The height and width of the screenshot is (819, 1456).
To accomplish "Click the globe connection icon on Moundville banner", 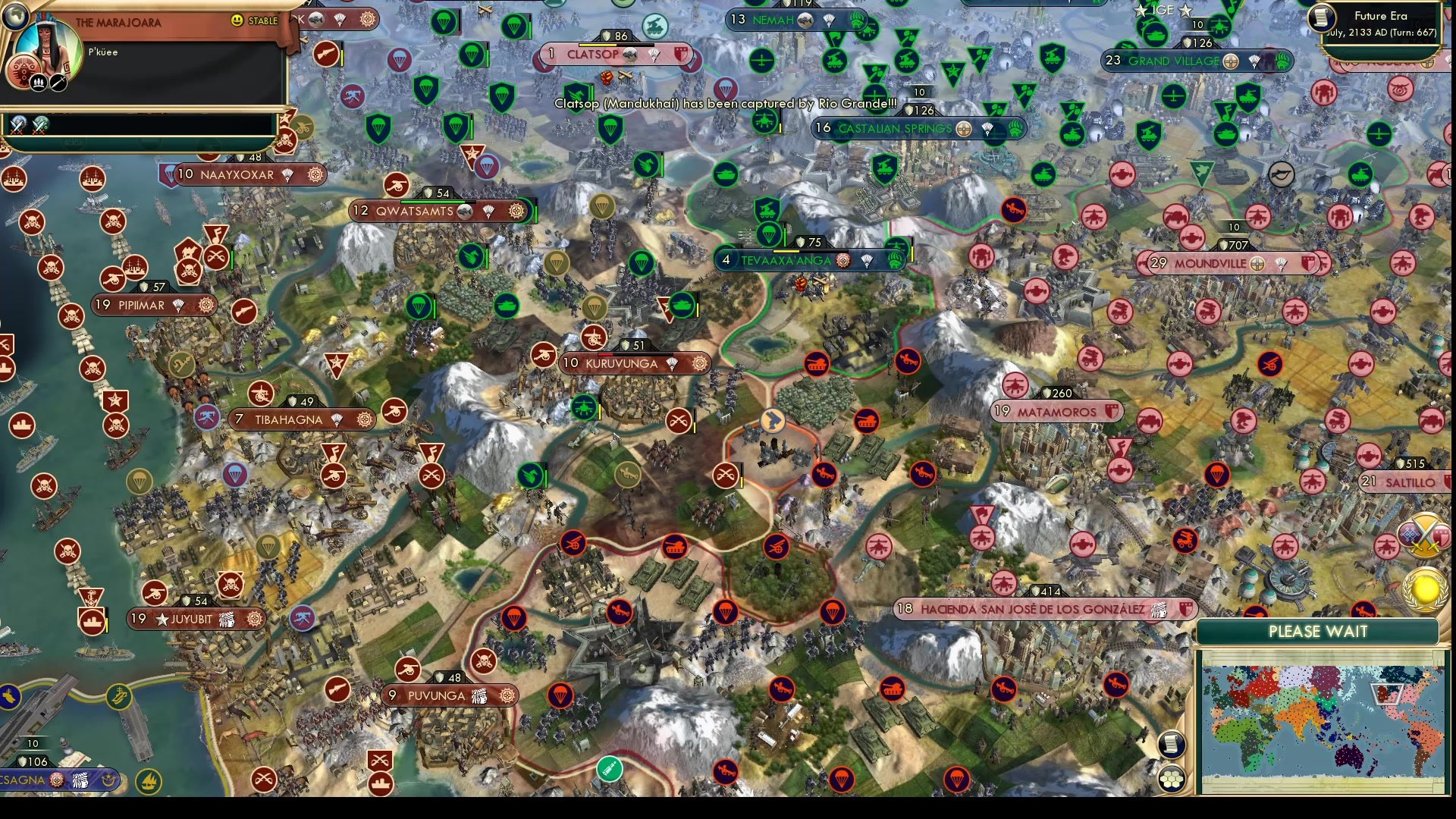I will click(1258, 264).
